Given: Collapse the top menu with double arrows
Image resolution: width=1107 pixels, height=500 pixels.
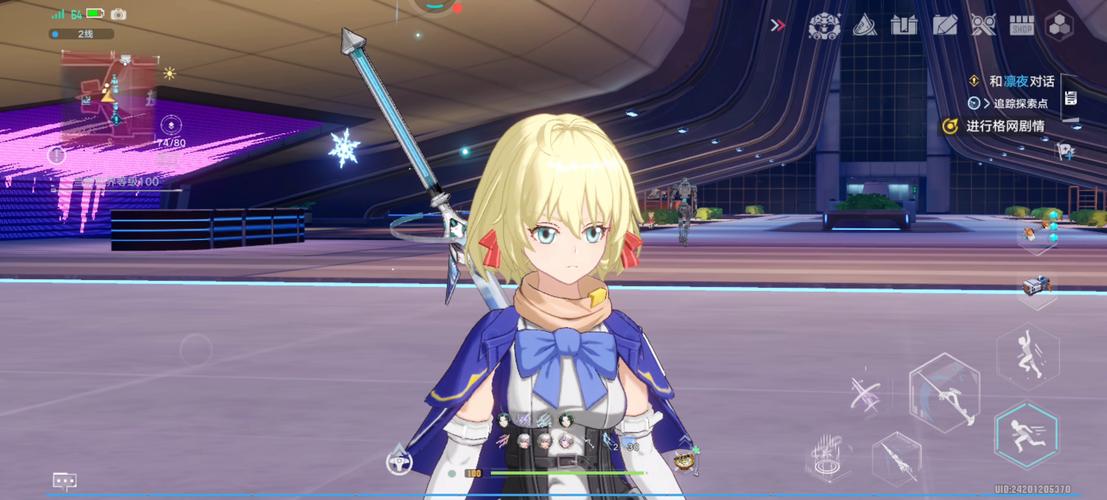Looking at the screenshot, I should coord(777,25).
